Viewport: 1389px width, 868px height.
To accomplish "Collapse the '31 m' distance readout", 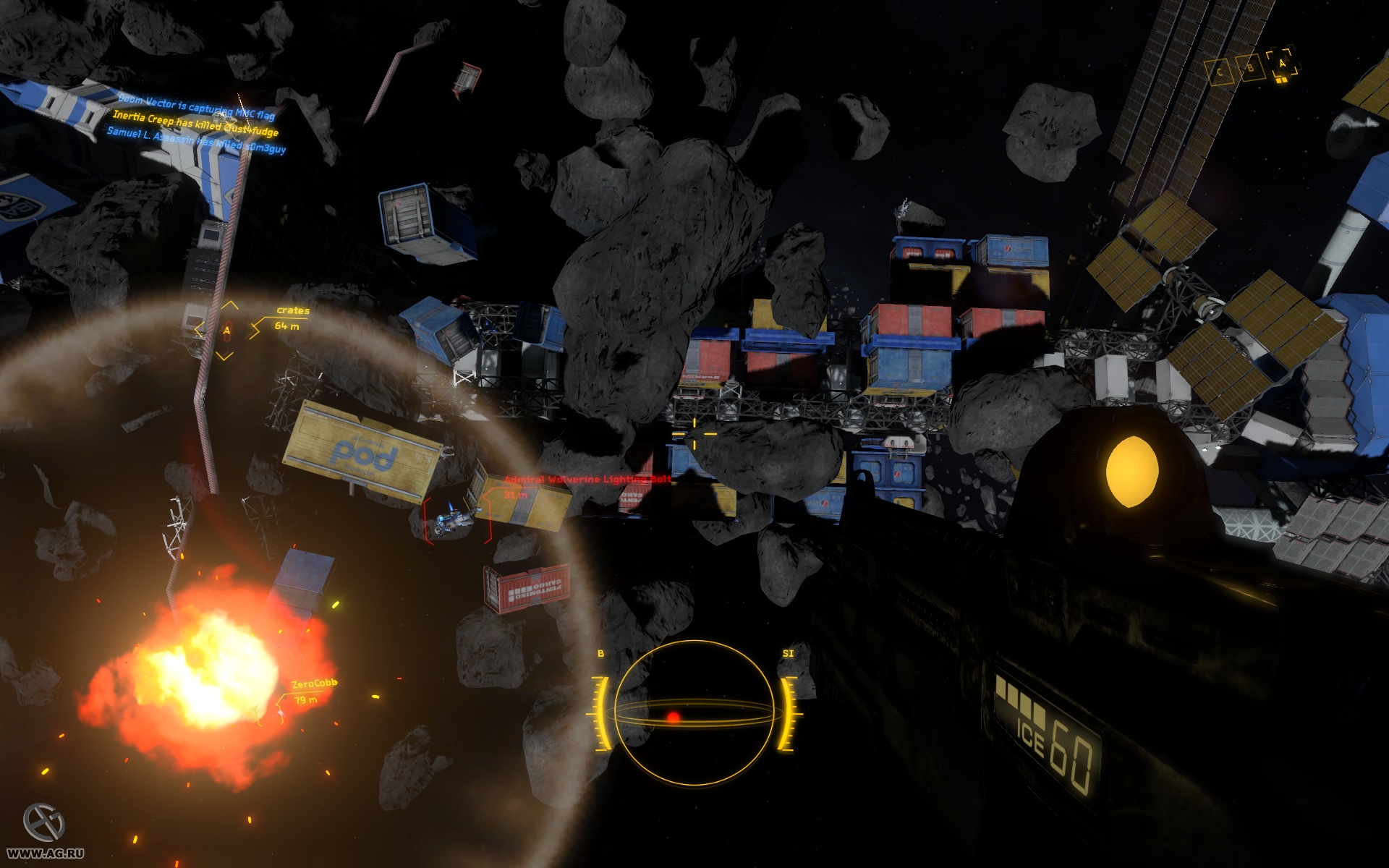I will [515, 495].
